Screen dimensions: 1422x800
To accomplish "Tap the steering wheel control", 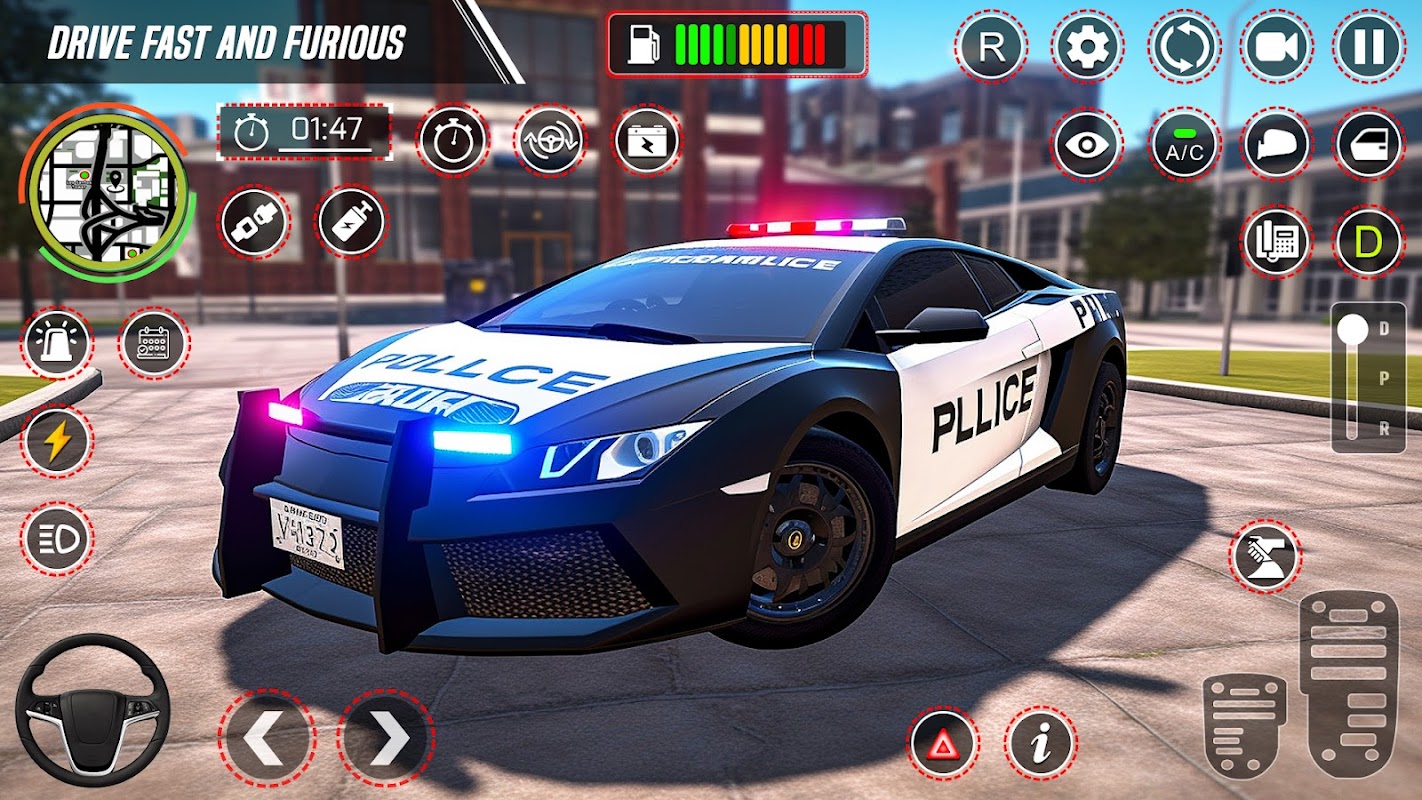I will (x=92, y=710).
